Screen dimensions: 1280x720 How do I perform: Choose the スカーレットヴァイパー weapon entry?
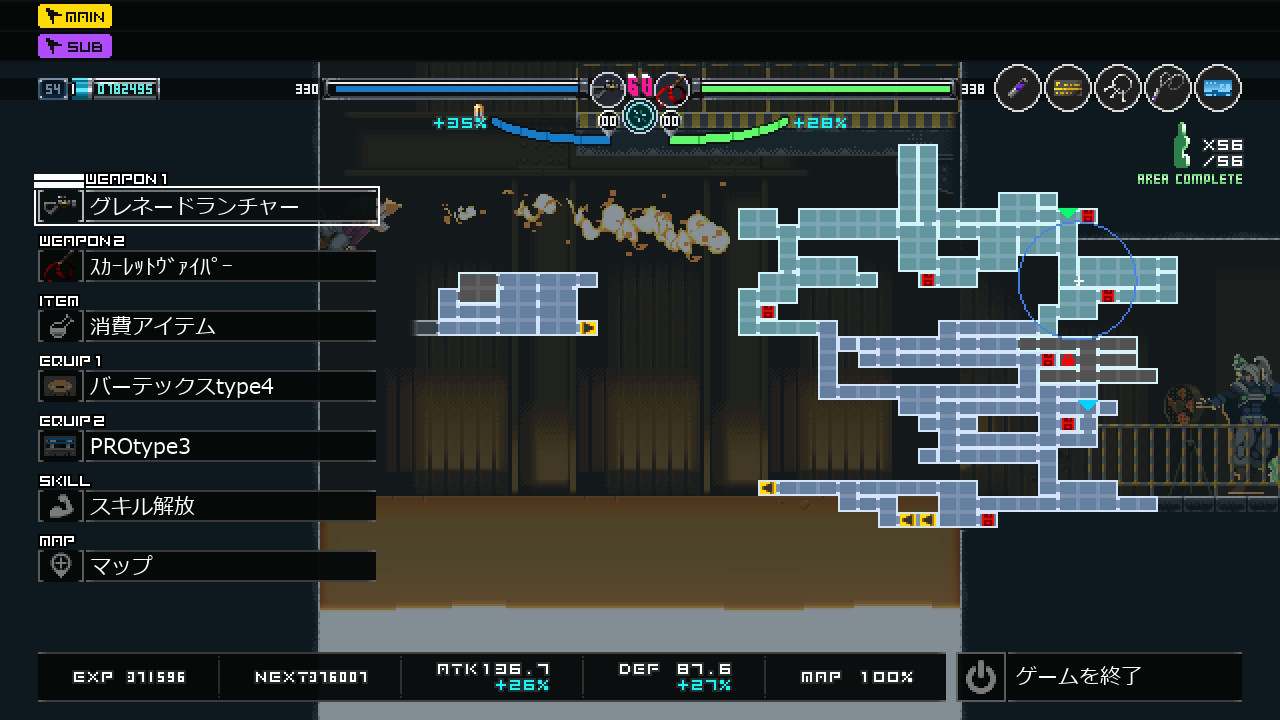pos(207,266)
